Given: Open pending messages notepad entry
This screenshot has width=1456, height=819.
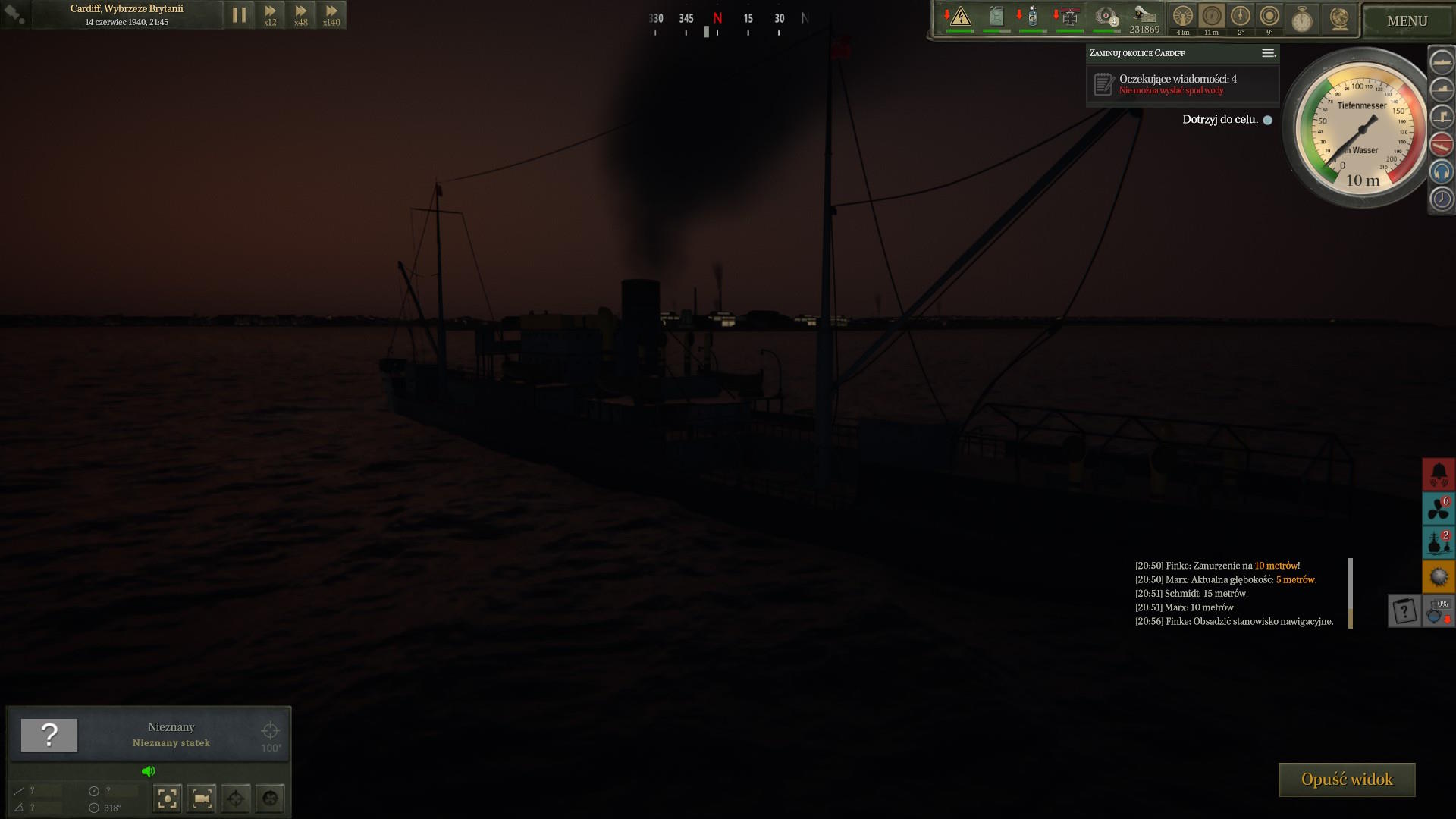Looking at the screenshot, I should pyautogui.click(x=1103, y=84).
